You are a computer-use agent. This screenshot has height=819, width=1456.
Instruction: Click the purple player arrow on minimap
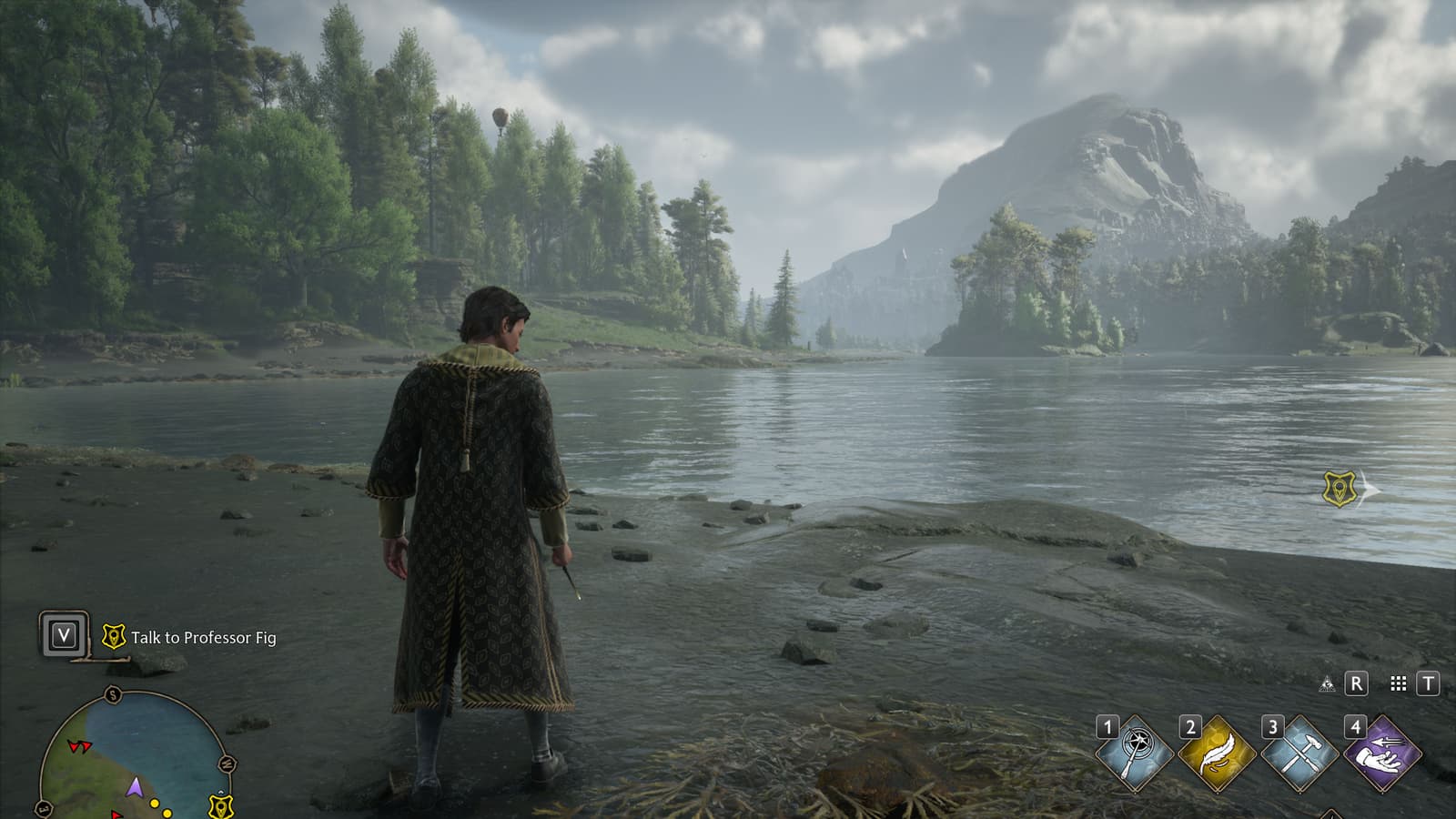[x=135, y=786]
